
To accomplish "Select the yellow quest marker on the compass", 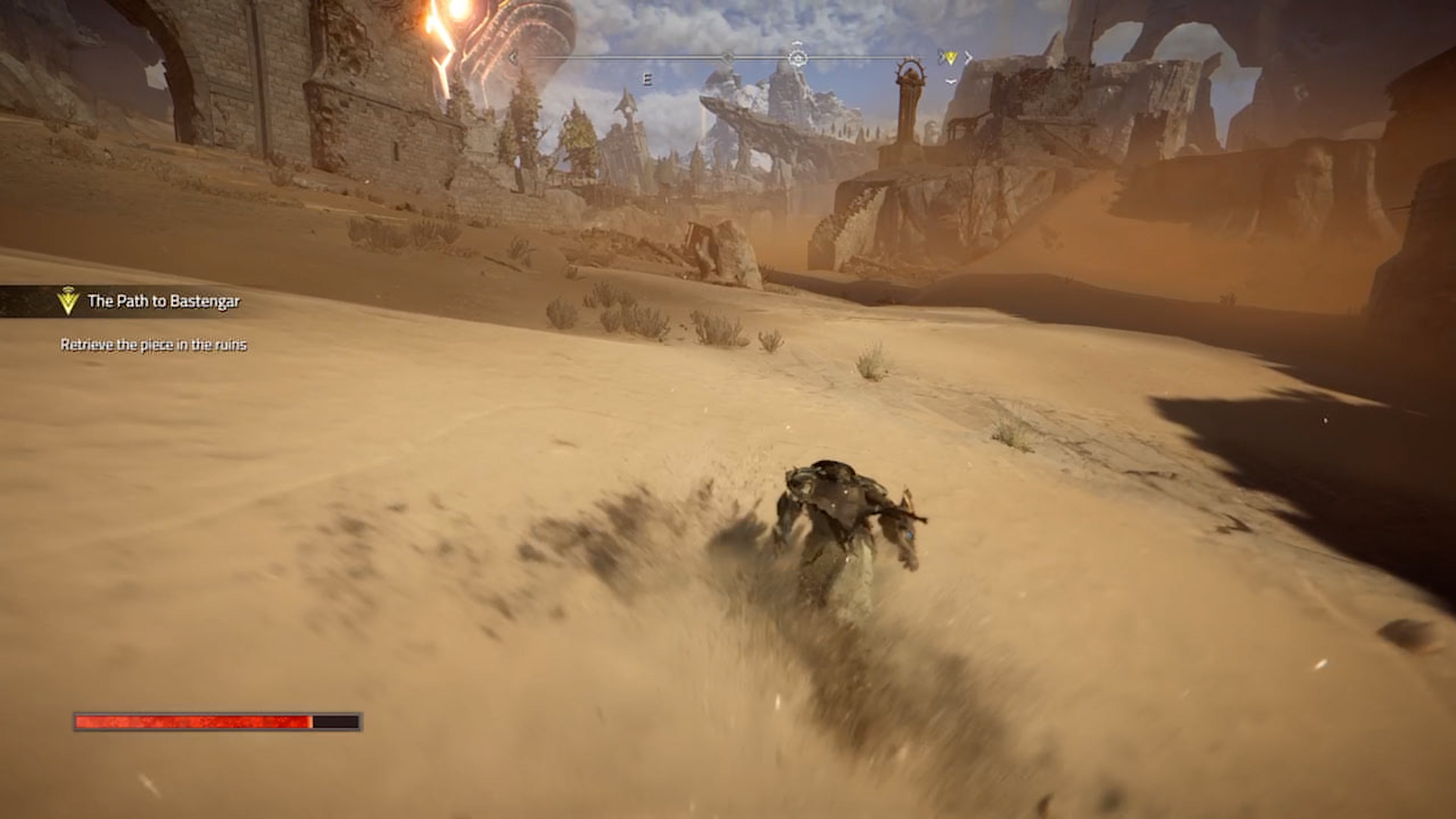I will click(949, 58).
